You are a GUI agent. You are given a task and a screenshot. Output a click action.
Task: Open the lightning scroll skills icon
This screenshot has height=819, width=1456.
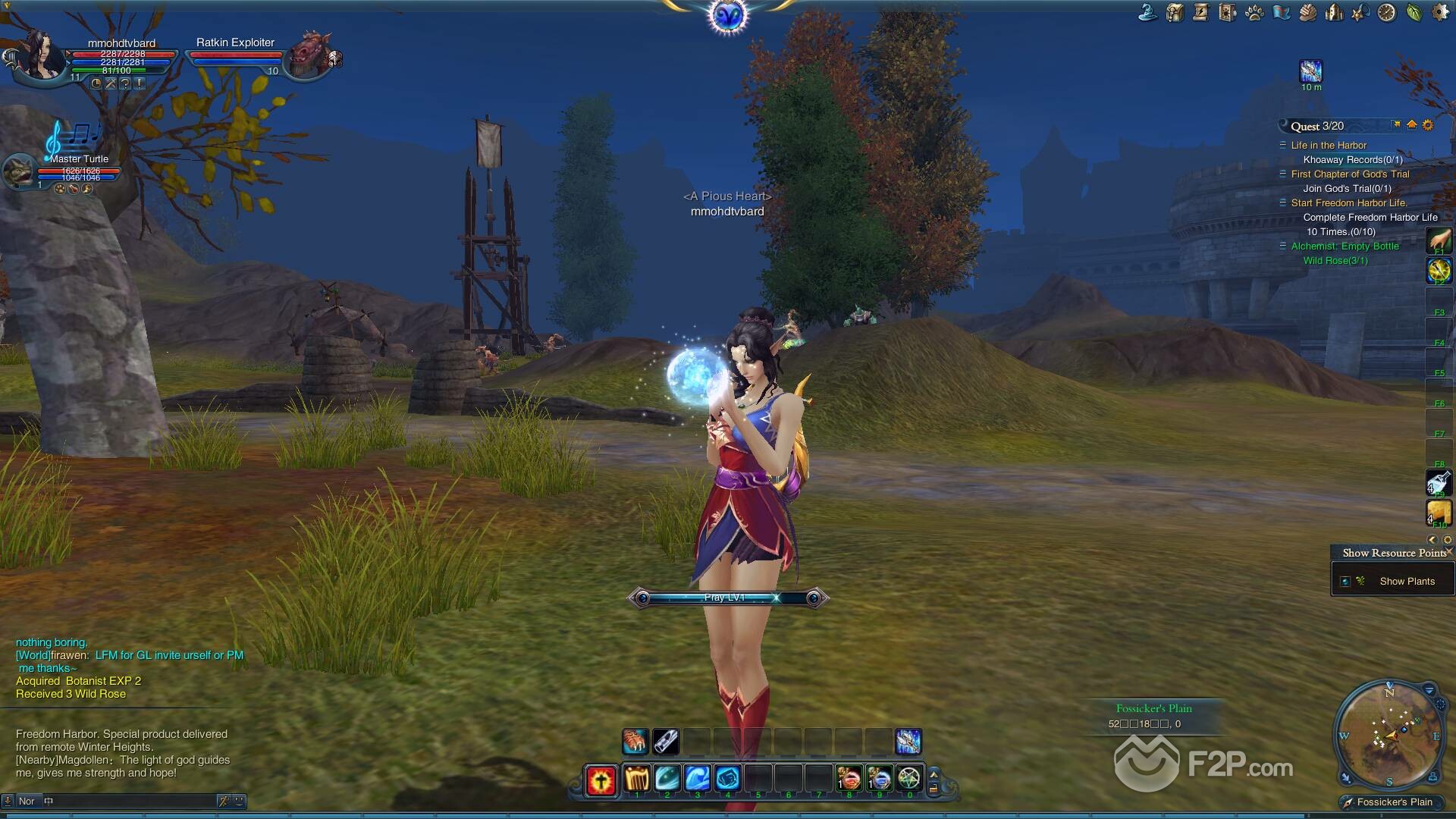1201,12
